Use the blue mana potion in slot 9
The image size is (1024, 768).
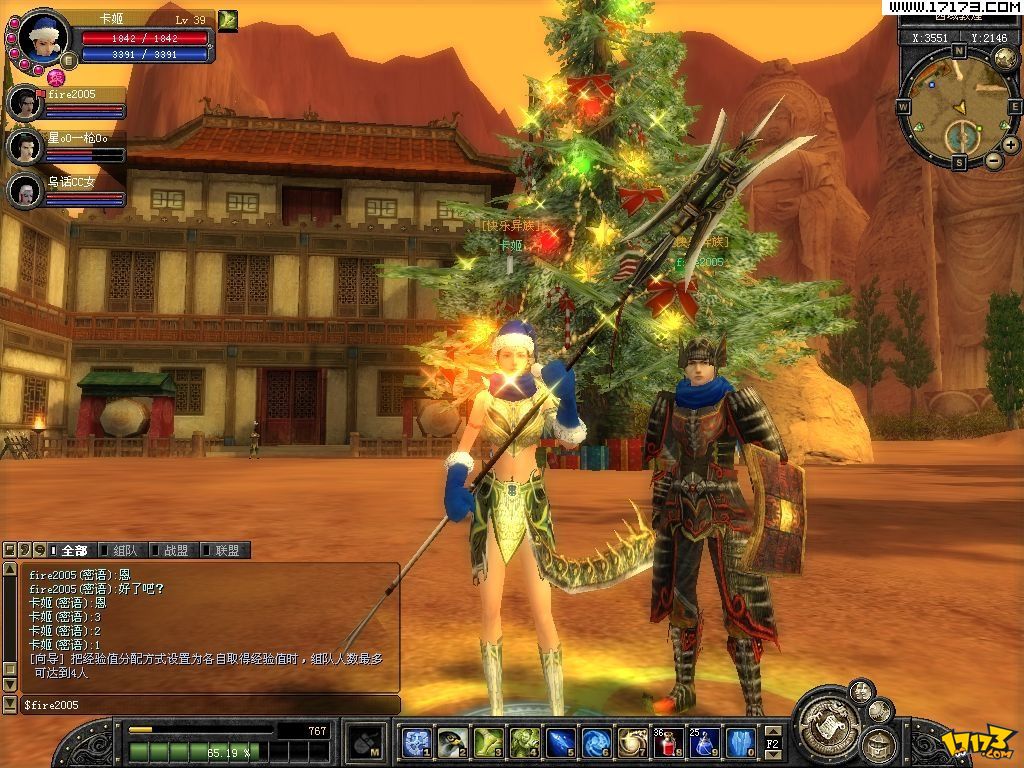705,742
